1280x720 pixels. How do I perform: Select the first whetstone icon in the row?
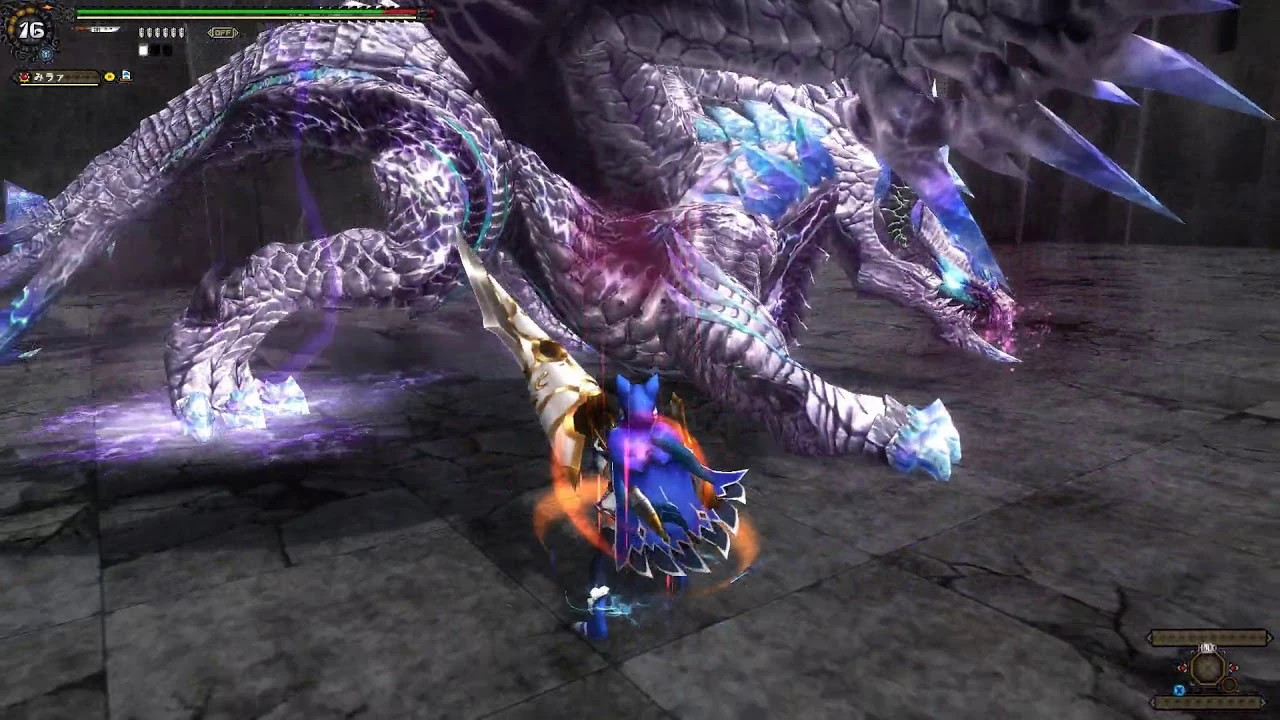coord(141,33)
